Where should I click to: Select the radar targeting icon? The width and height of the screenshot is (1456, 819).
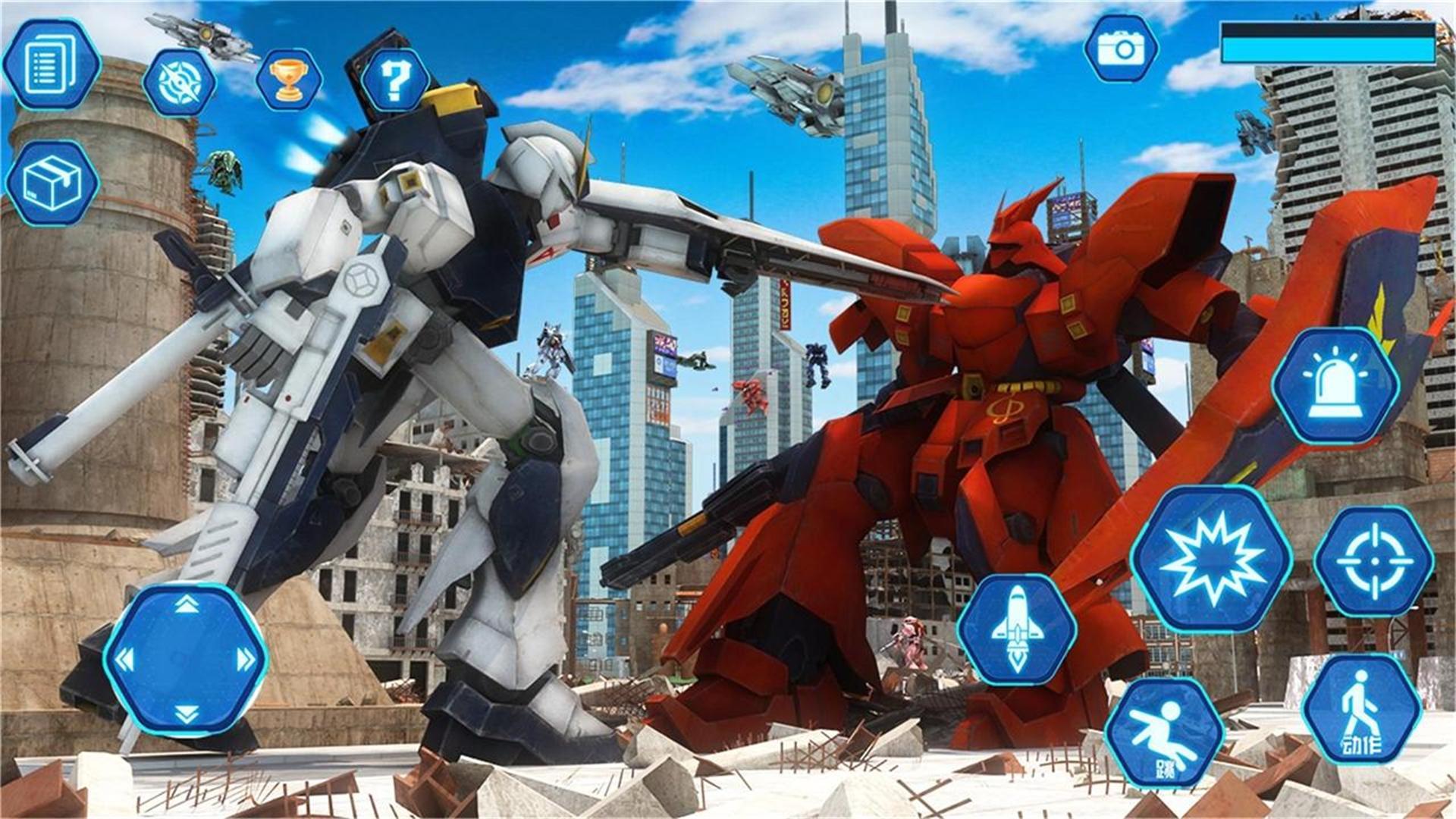coord(180,83)
